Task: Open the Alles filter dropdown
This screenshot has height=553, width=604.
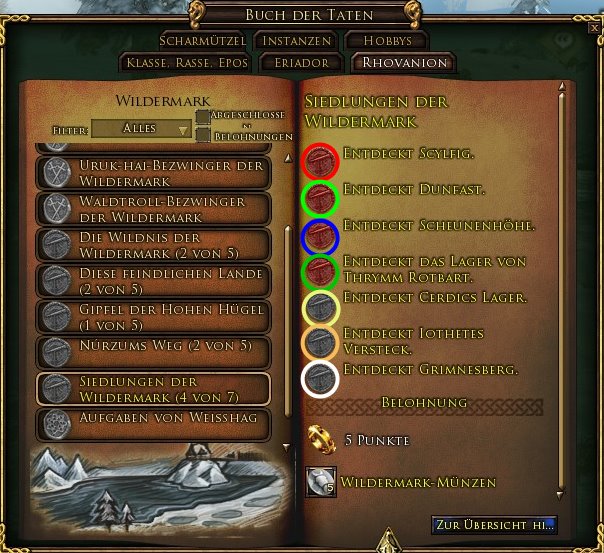Action: pos(141,129)
